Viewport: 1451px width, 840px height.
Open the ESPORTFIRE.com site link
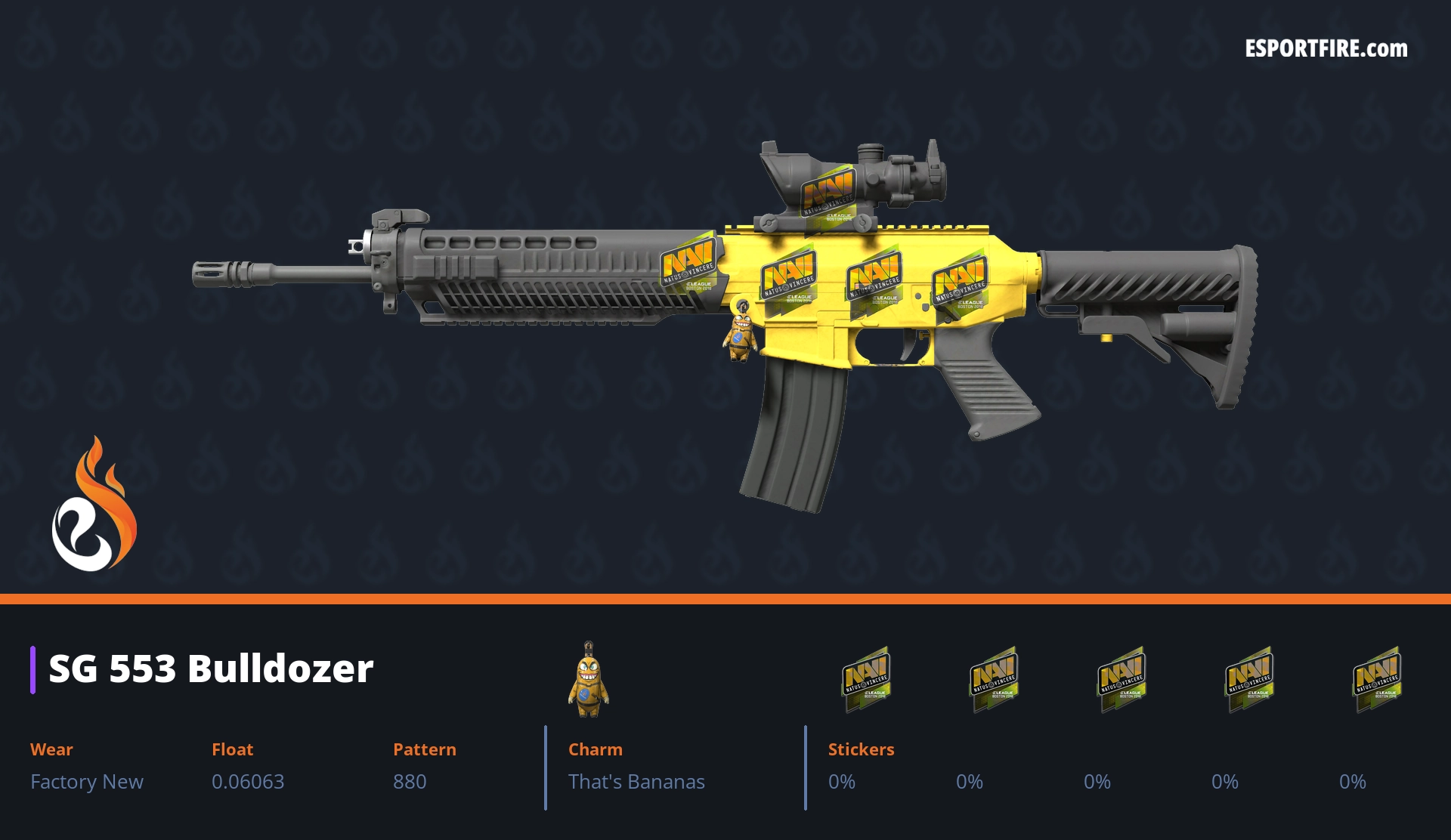(x=1326, y=49)
